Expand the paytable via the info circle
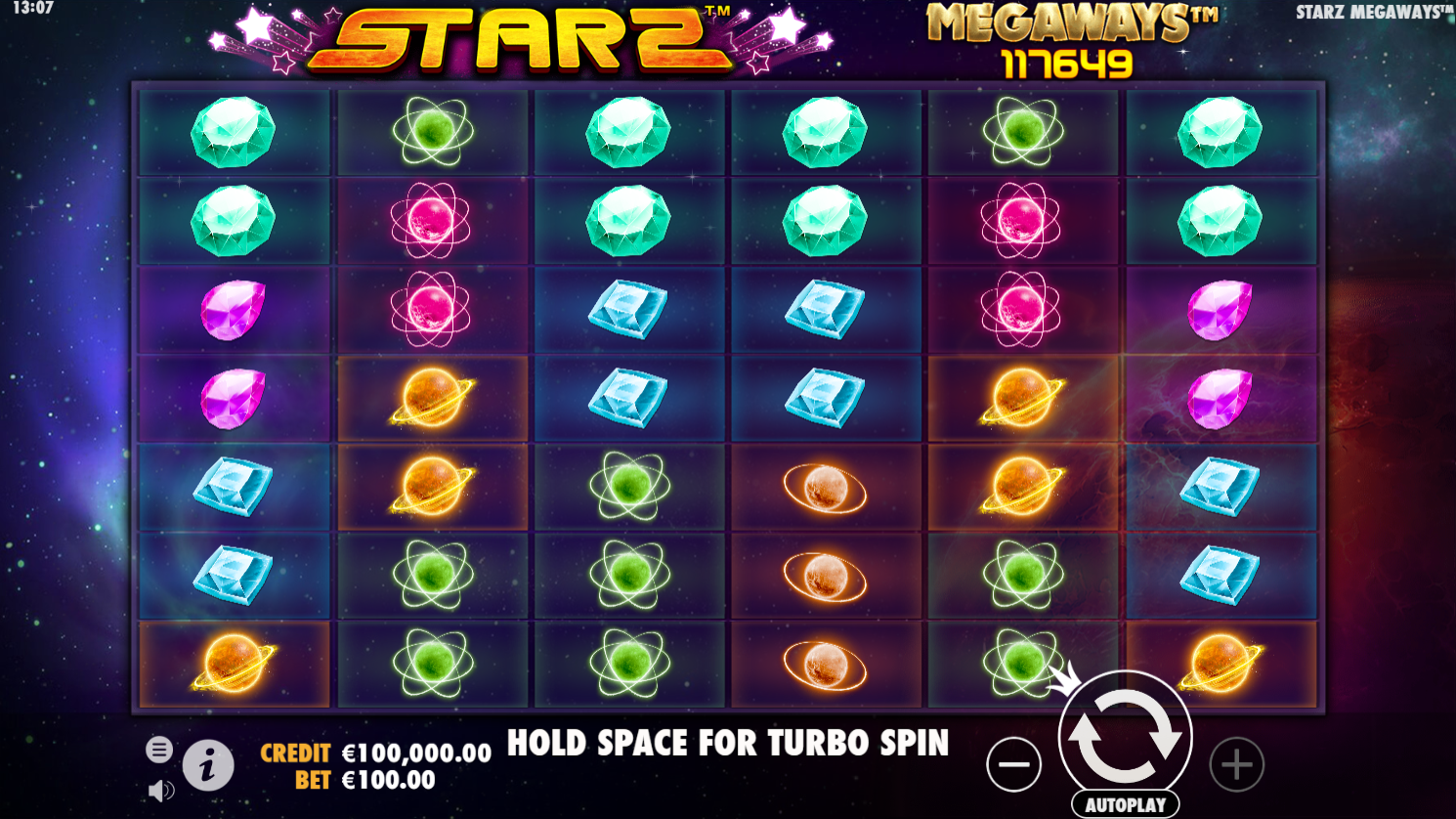1456x819 pixels. [210, 764]
